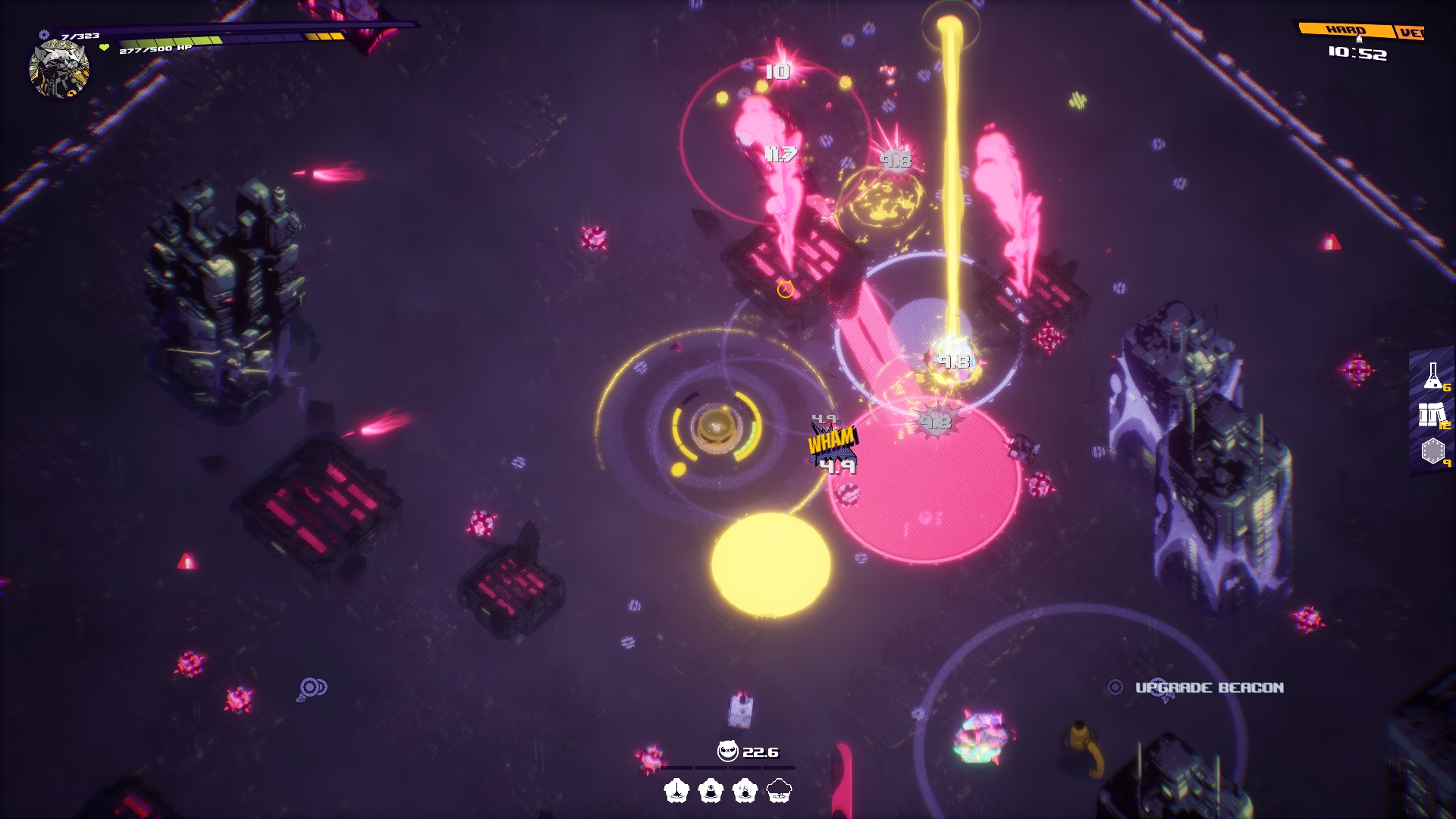Select the flask resource icon
1456x819 pixels.
[1432, 375]
